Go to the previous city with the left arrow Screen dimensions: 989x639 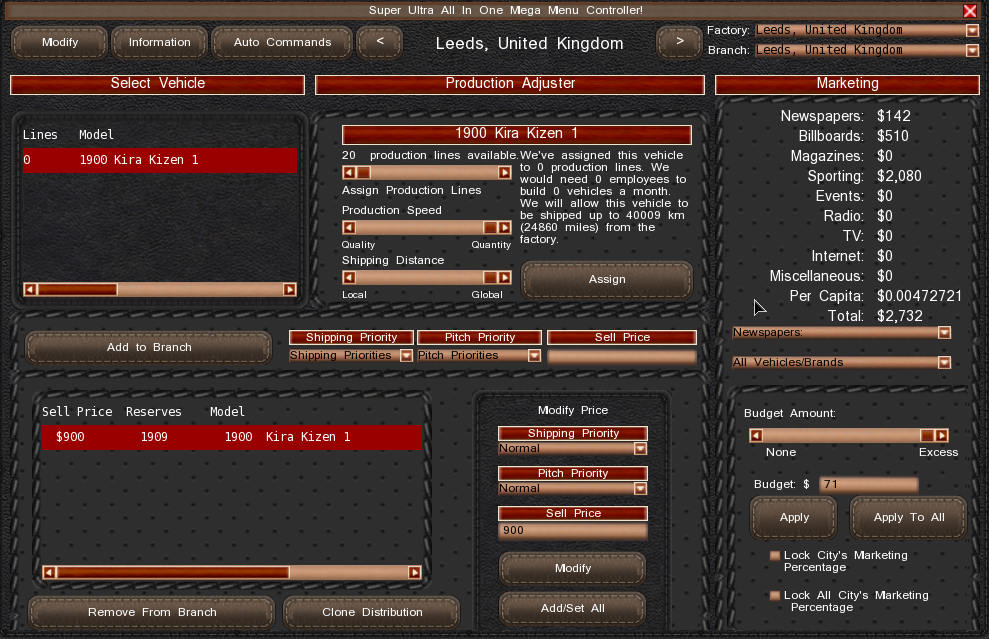pyautogui.click(x=379, y=42)
